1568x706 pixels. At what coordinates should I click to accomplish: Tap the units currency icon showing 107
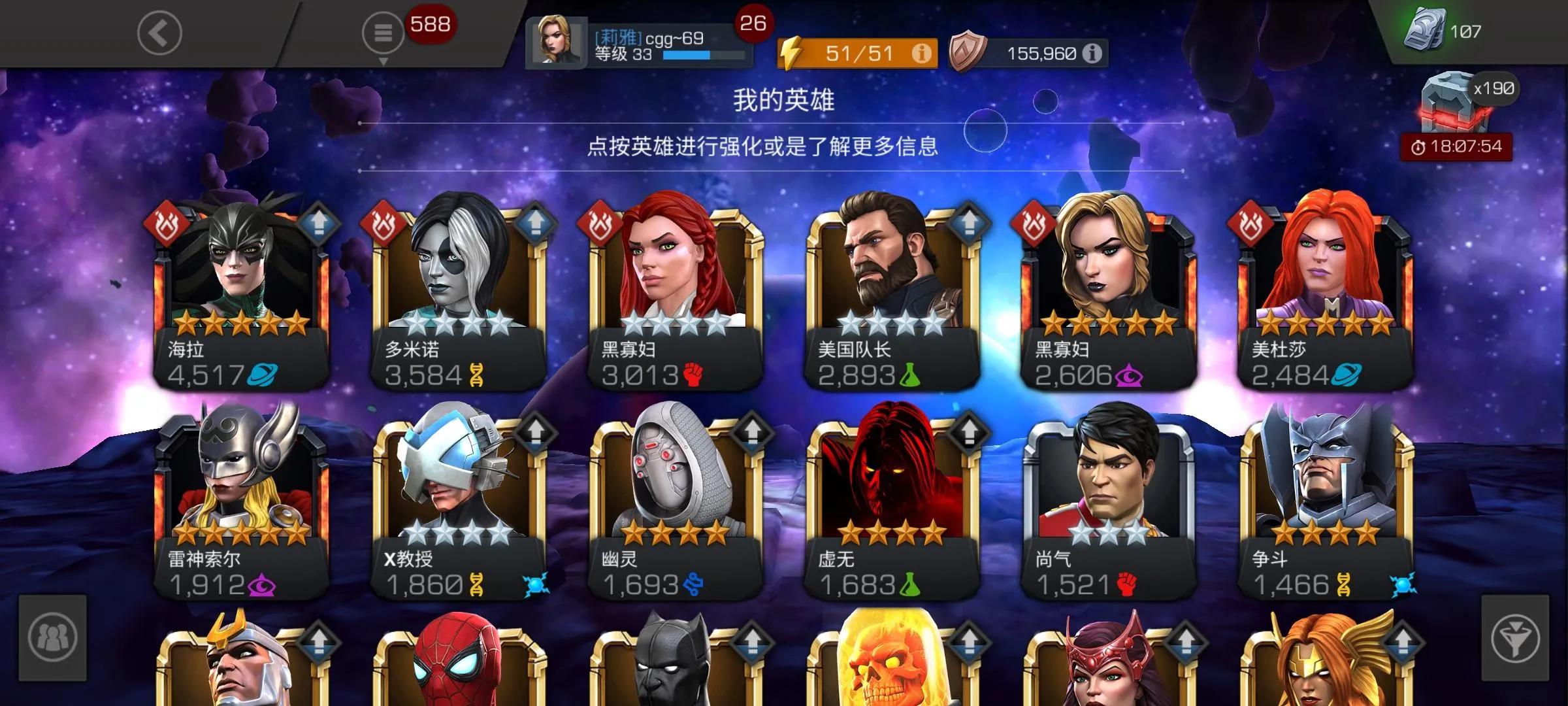tap(1428, 29)
